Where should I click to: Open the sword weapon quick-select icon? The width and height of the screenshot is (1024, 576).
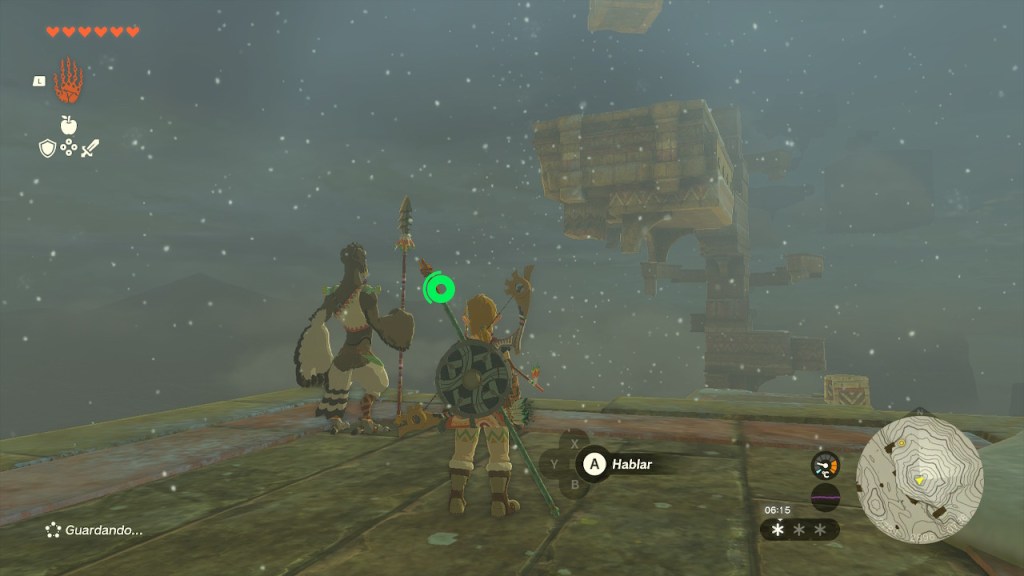pyautogui.click(x=90, y=148)
